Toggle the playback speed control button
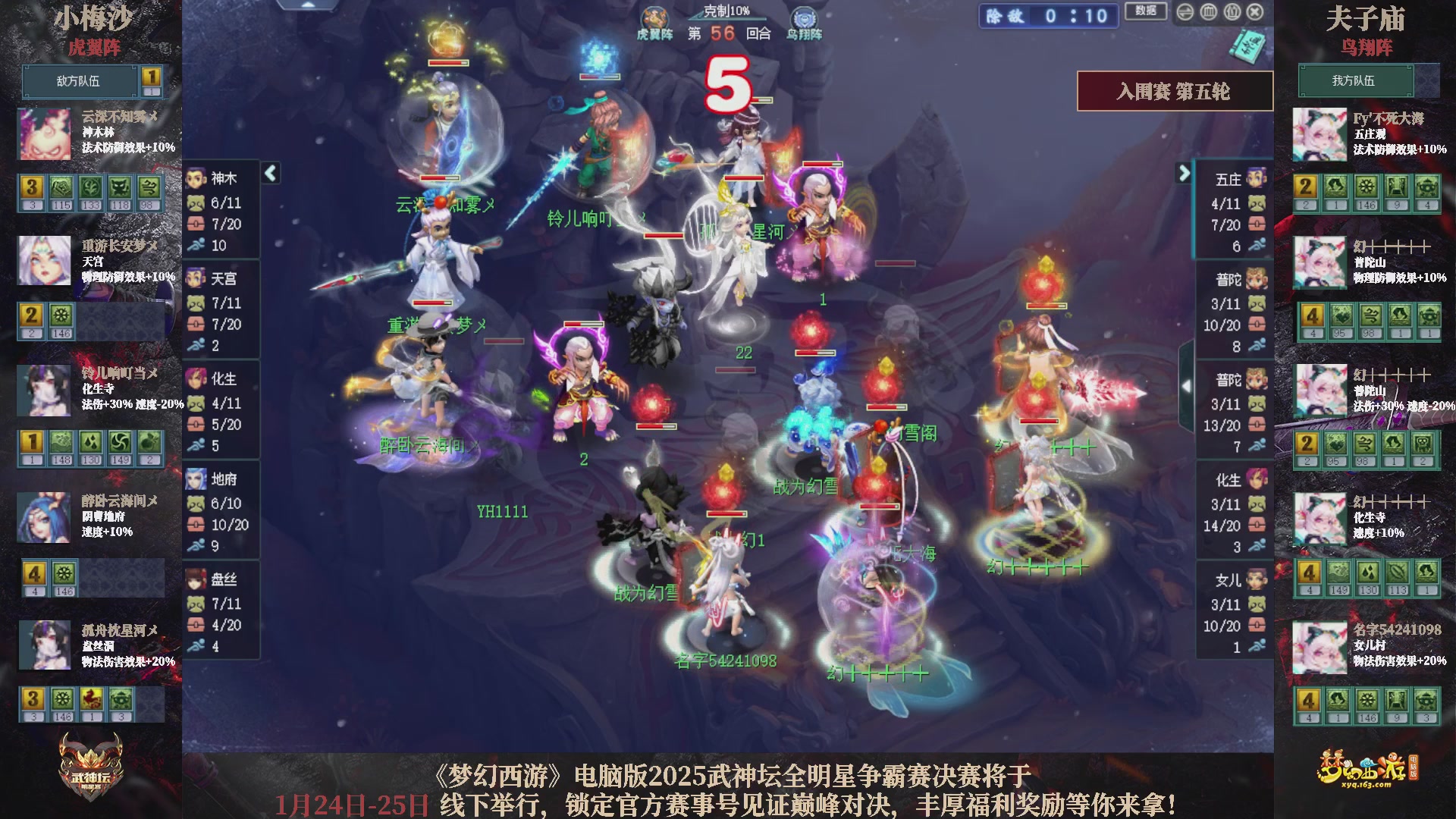Image resolution: width=1456 pixels, height=819 pixels. (x=1185, y=12)
